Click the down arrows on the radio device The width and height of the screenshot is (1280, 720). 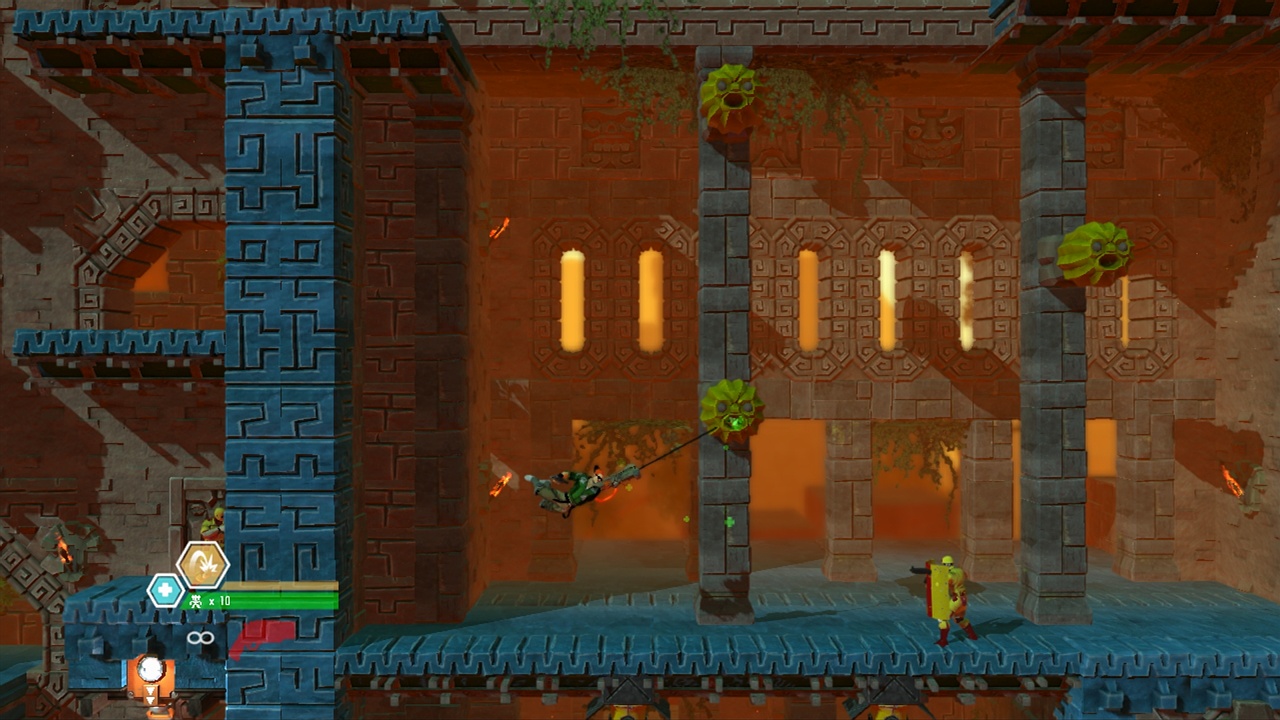pos(150,694)
